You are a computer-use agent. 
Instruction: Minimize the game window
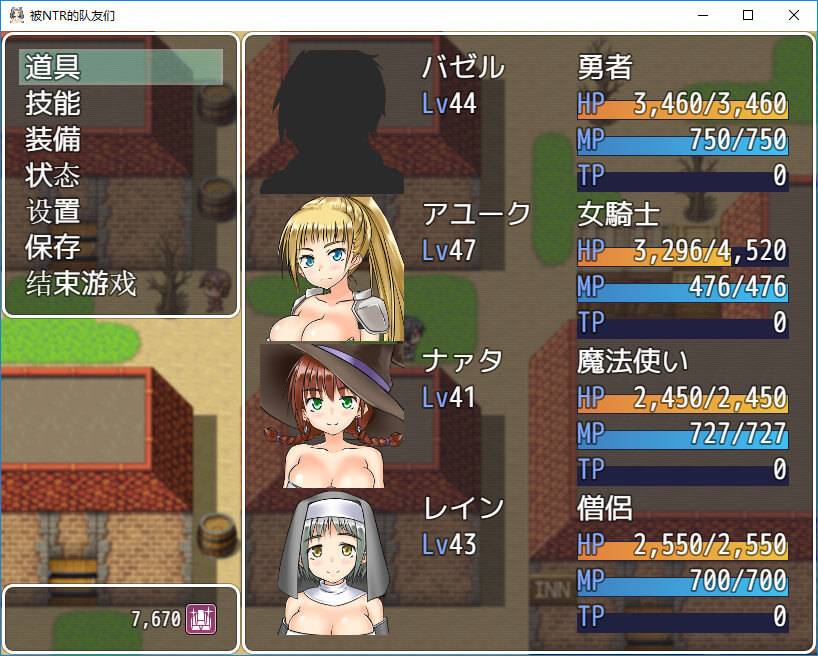(x=702, y=15)
